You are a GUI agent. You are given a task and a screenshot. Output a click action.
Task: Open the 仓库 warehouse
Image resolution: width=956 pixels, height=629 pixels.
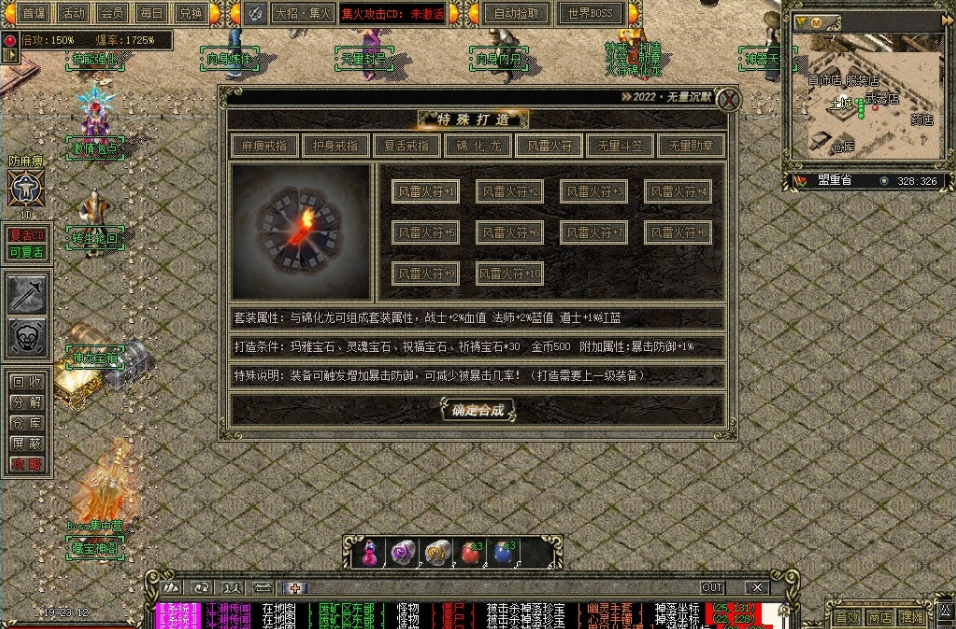pos(27,423)
